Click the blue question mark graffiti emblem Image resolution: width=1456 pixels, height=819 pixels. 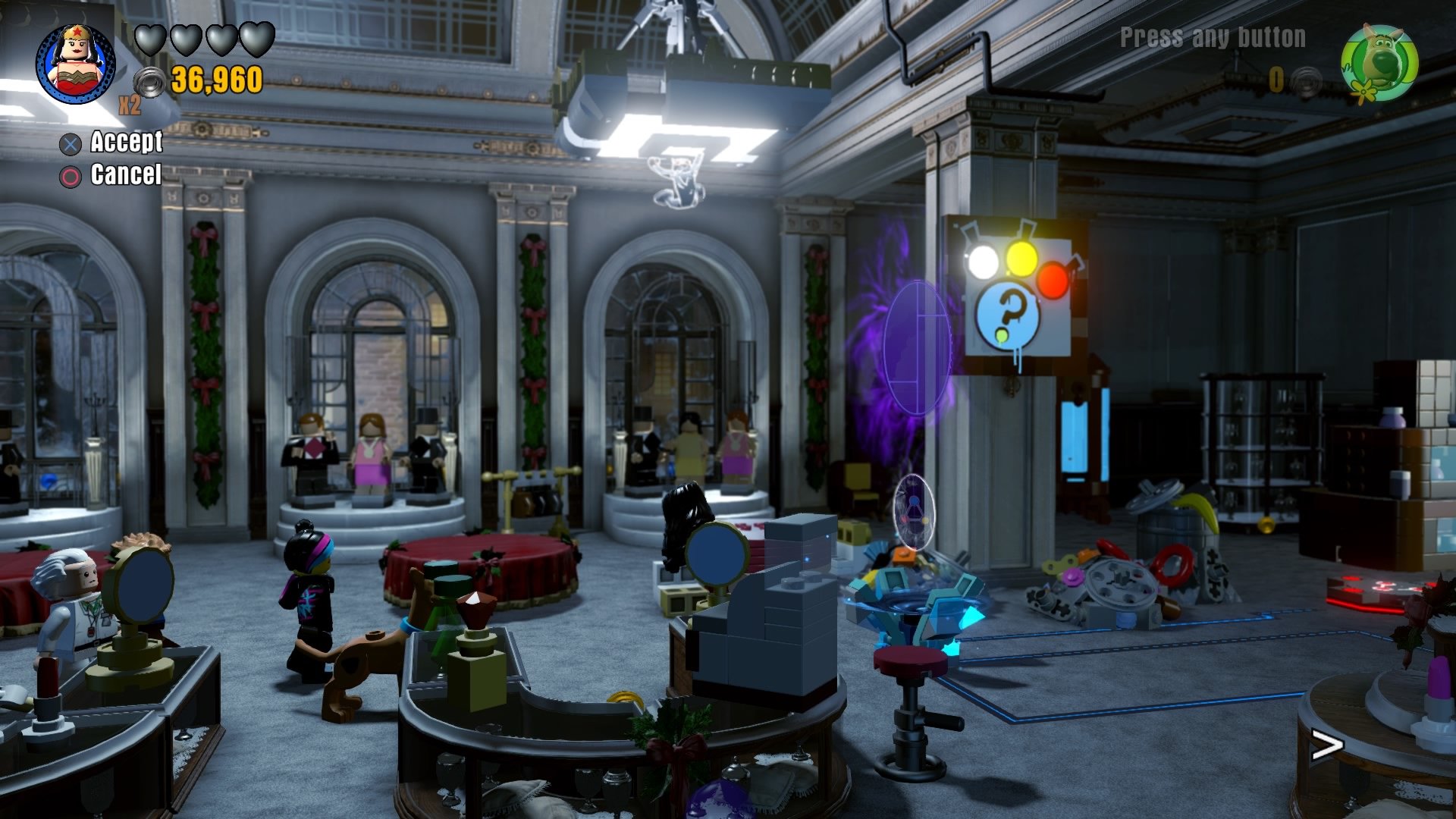point(1007,315)
